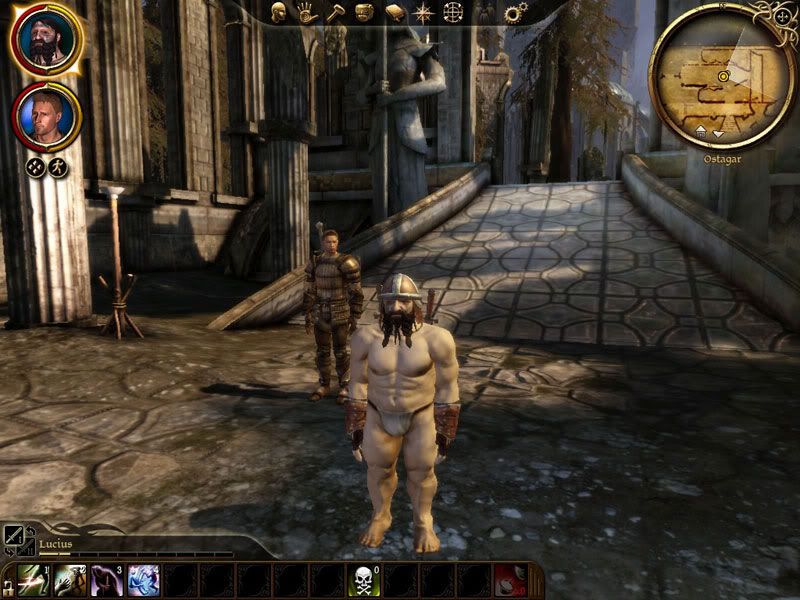Use the skull quickbar item

[364, 580]
